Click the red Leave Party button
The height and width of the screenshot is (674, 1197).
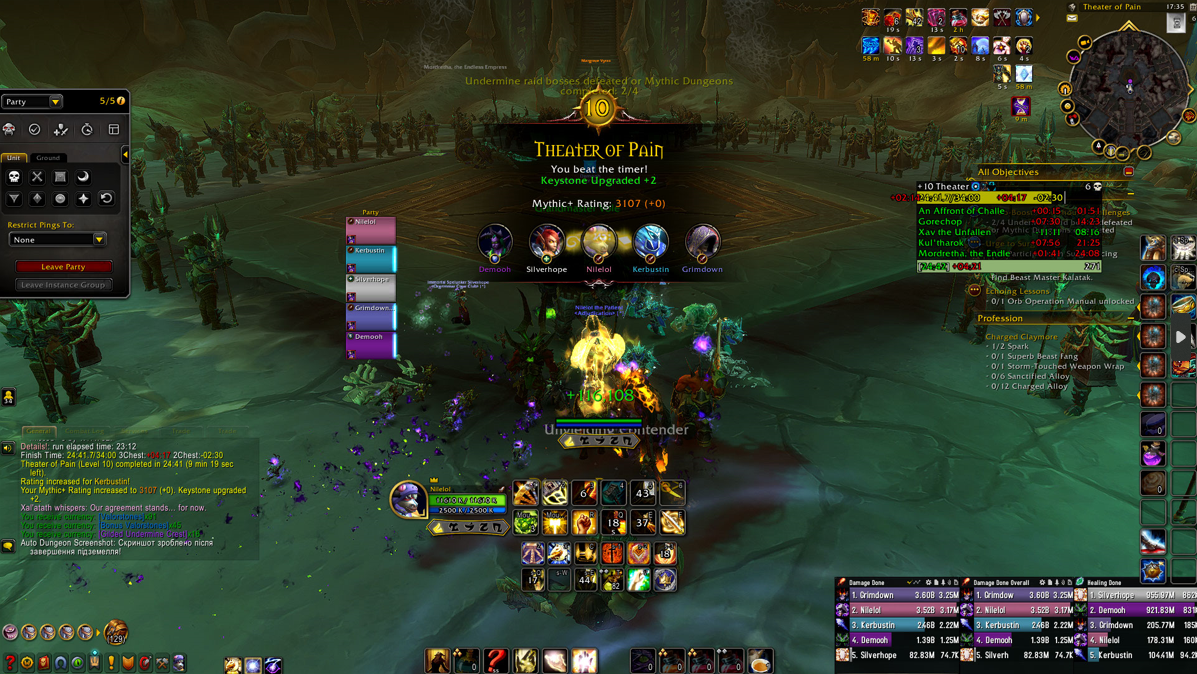[x=63, y=267]
